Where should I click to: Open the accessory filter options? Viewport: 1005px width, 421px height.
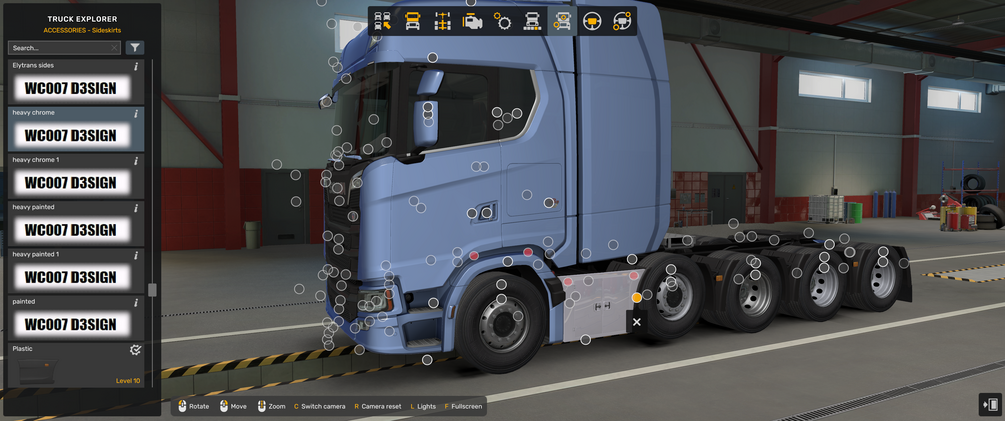coord(135,47)
